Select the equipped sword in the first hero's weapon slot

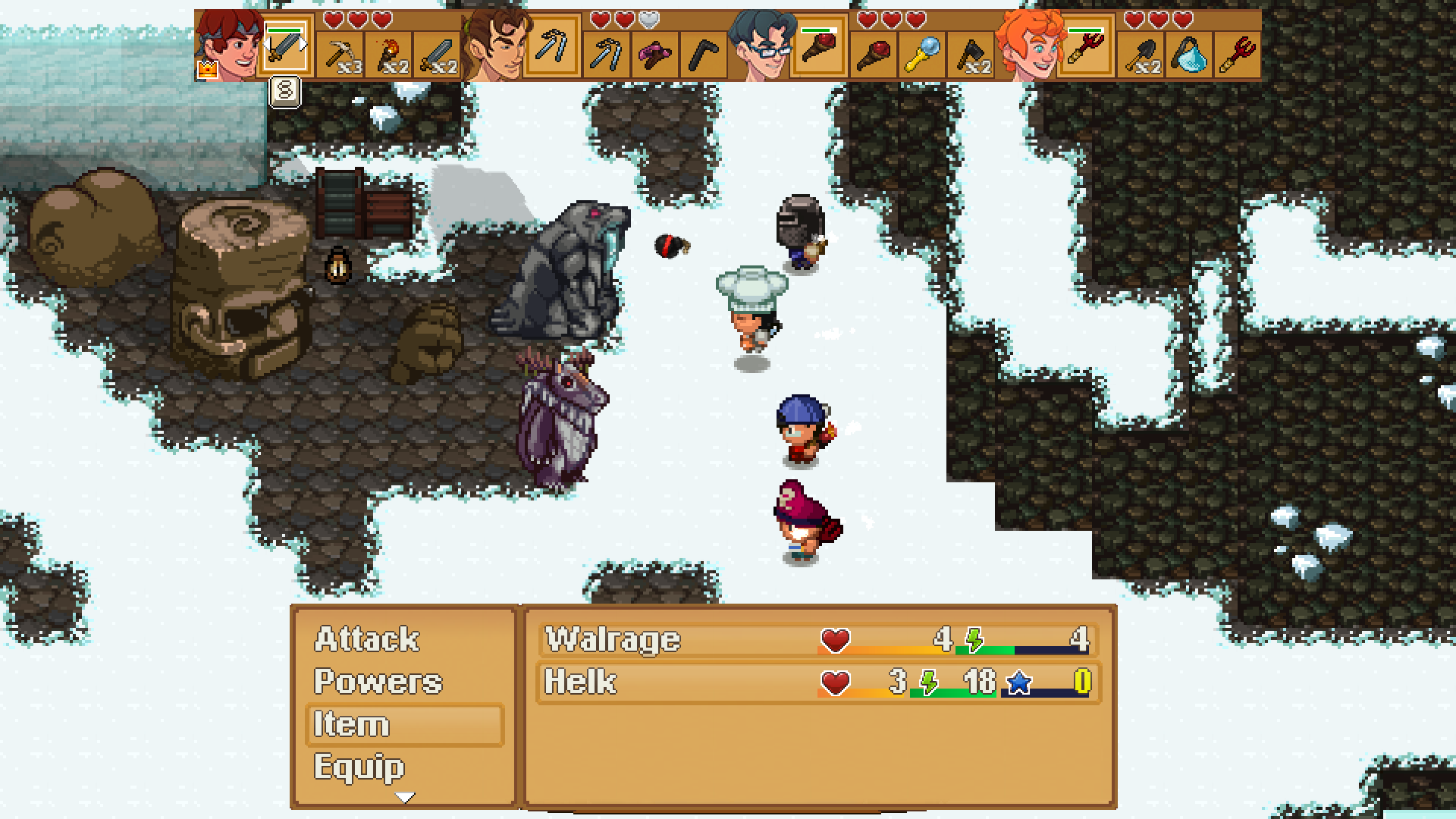[x=287, y=45]
